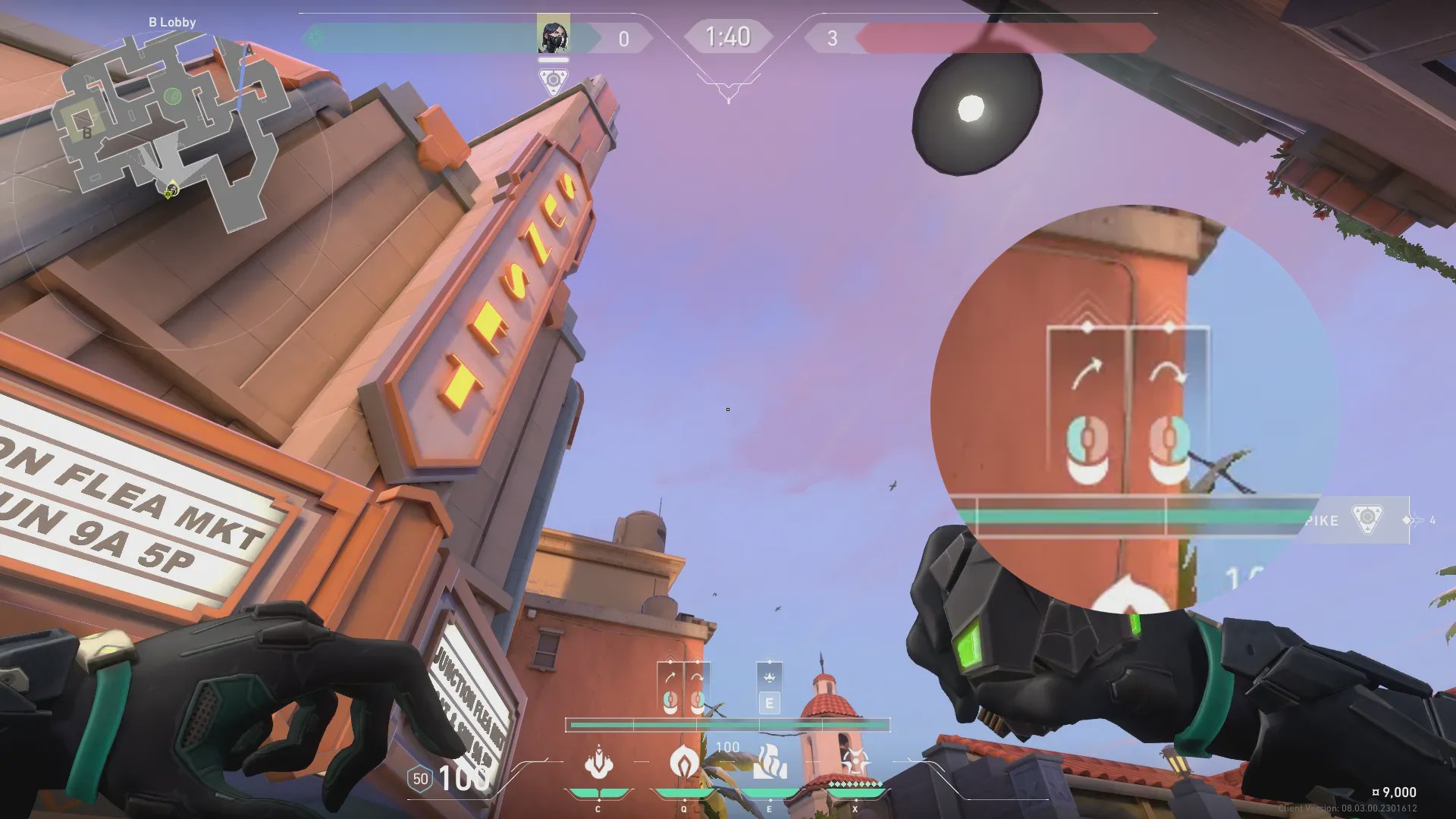The height and width of the screenshot is (819, 1456).
Task: Select the Poison Cloud ability icon
Action: tap(684, 761)
